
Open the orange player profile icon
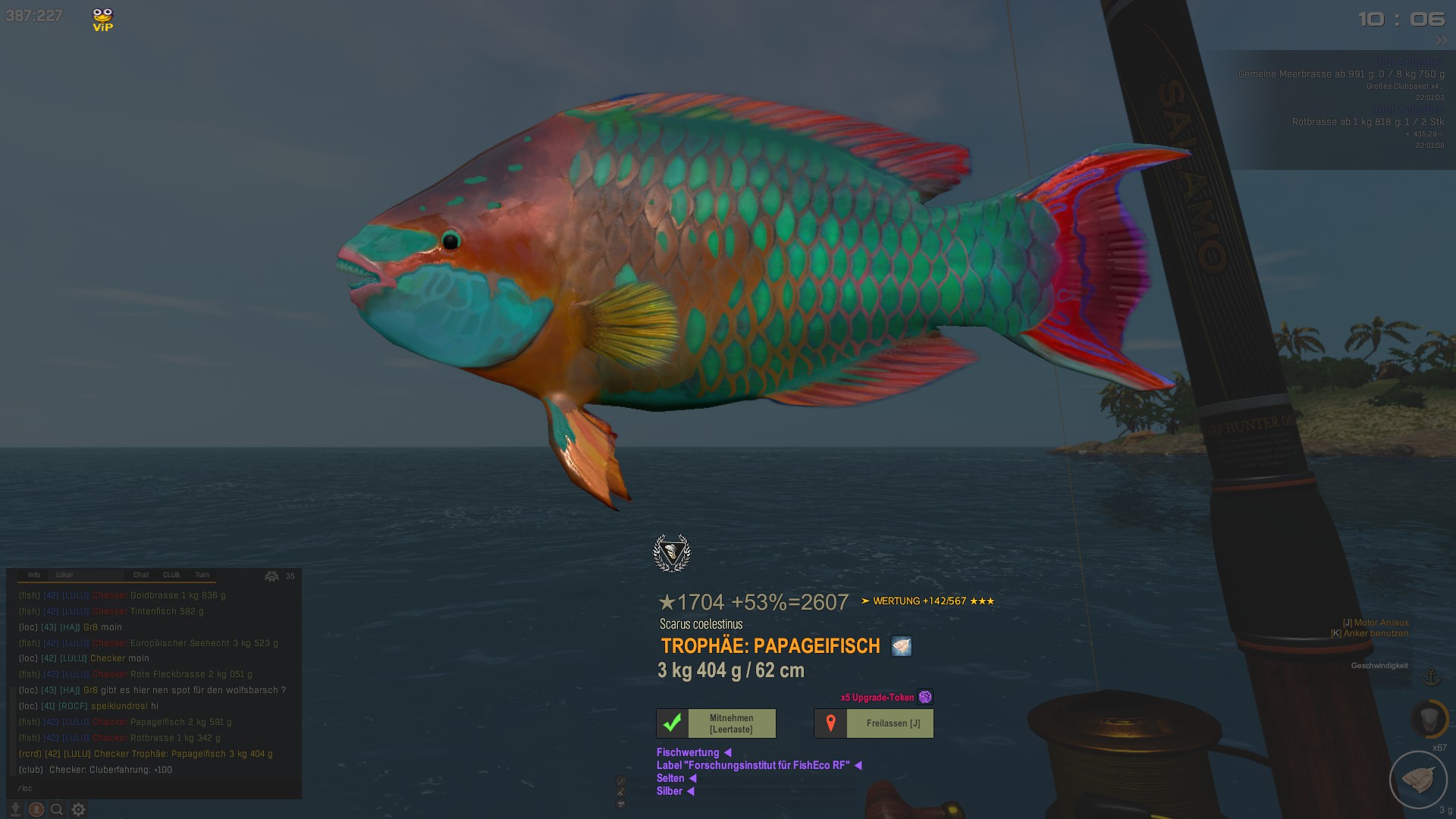pyautogui.click(x=36, y=809)
